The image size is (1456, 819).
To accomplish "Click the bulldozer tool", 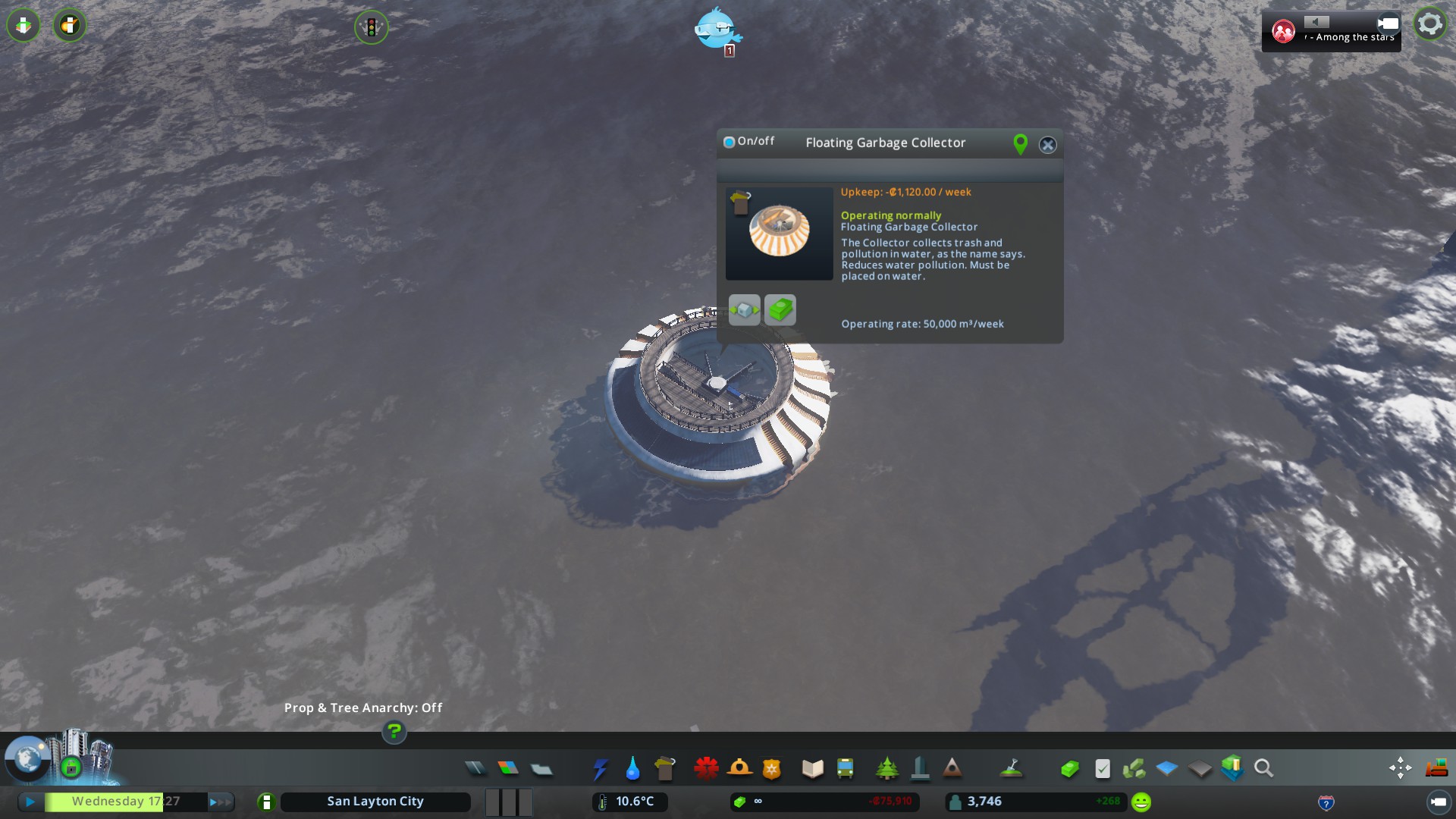I will point(1436,769).
